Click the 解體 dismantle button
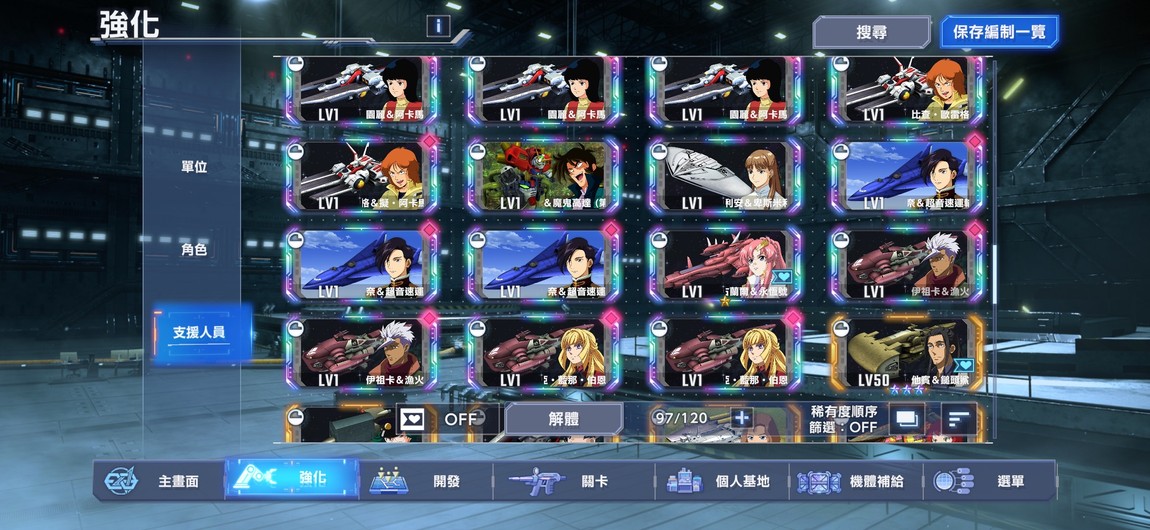The image size is (1150, 530). click(x=563, y=419)
